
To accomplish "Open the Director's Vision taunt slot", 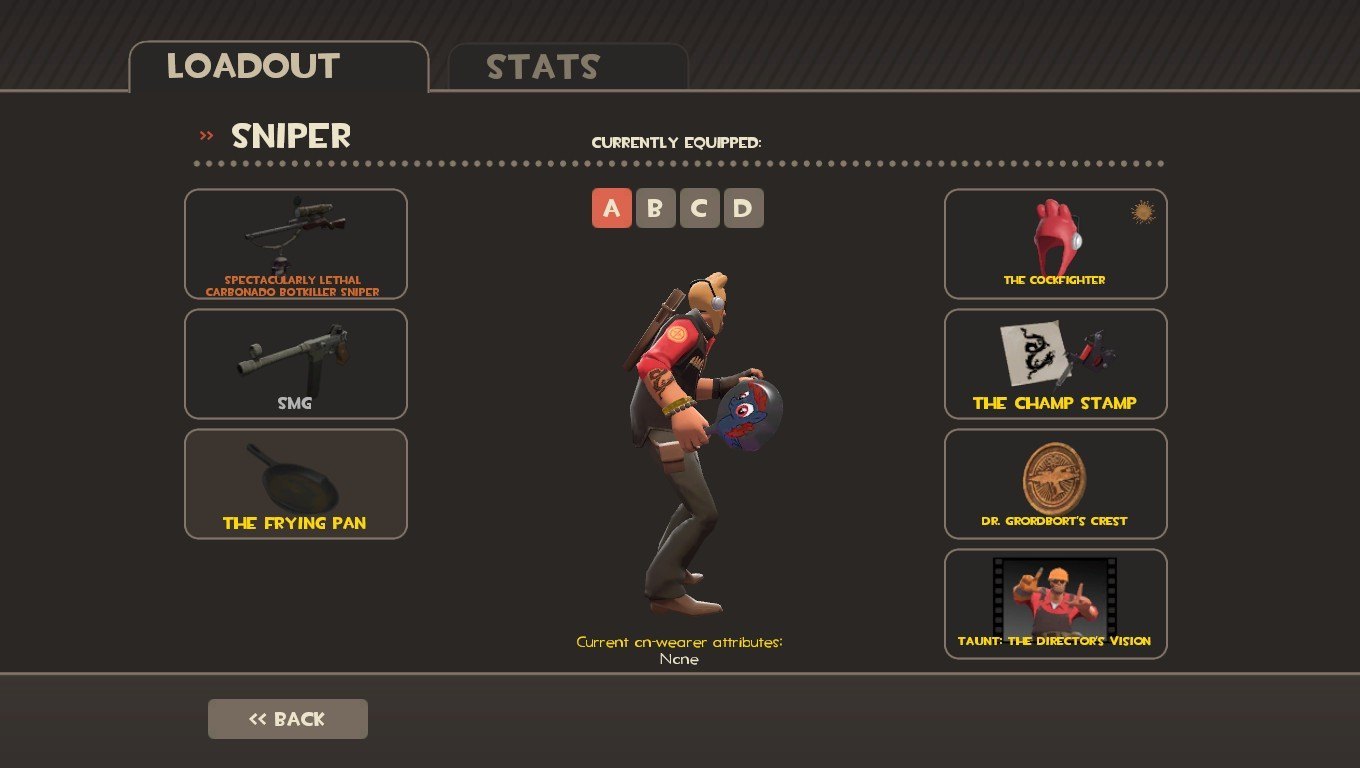I will click(1056, 604).
